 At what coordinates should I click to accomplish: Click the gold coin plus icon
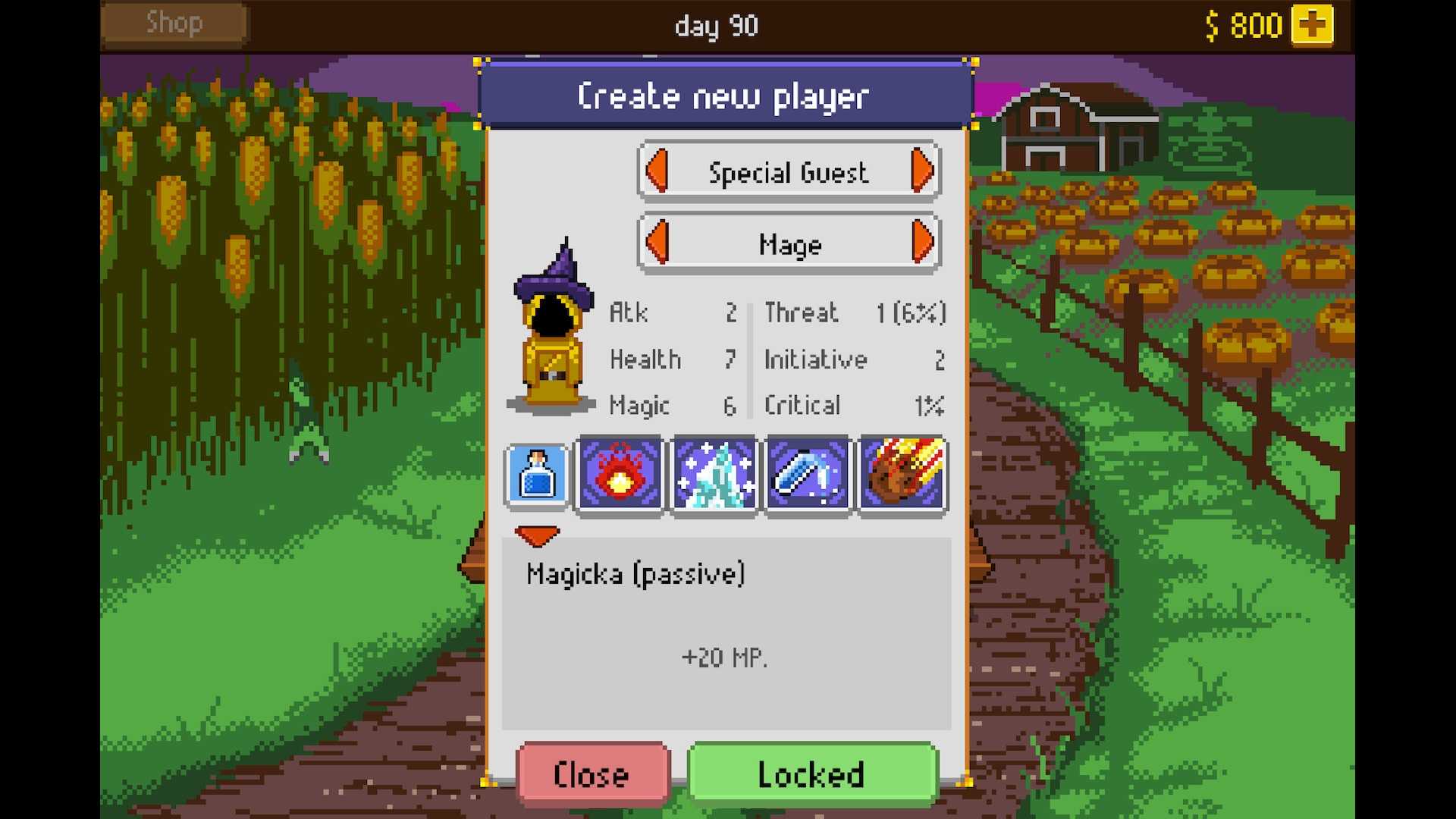click(1314, 24)
